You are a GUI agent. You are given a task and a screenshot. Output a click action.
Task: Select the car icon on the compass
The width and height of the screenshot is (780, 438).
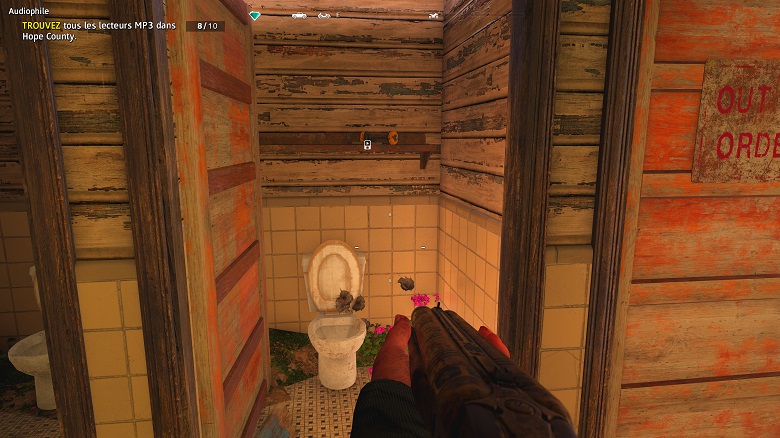tap(299, 16)
